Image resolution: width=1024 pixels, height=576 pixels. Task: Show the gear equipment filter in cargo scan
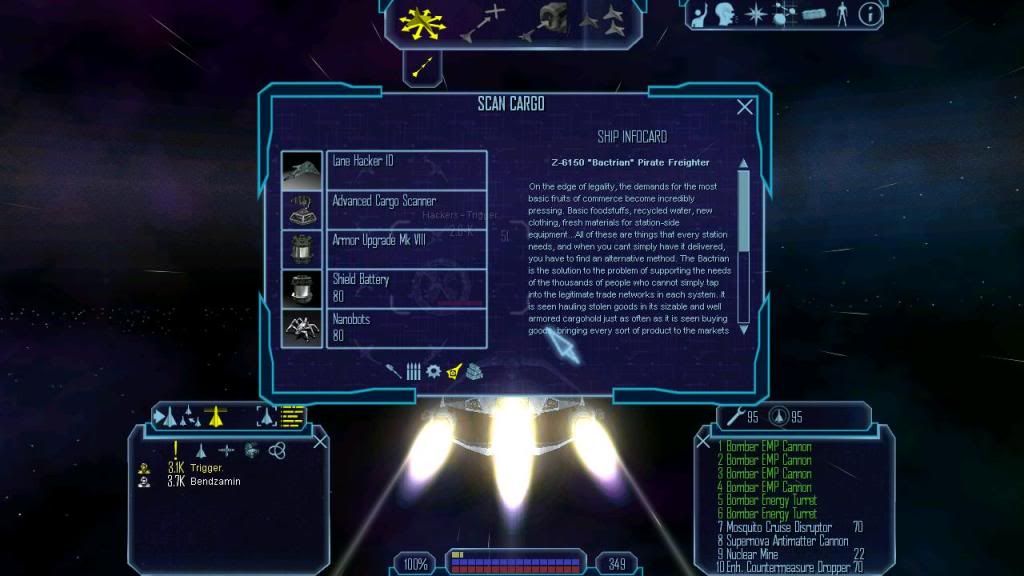pos(433,371)
